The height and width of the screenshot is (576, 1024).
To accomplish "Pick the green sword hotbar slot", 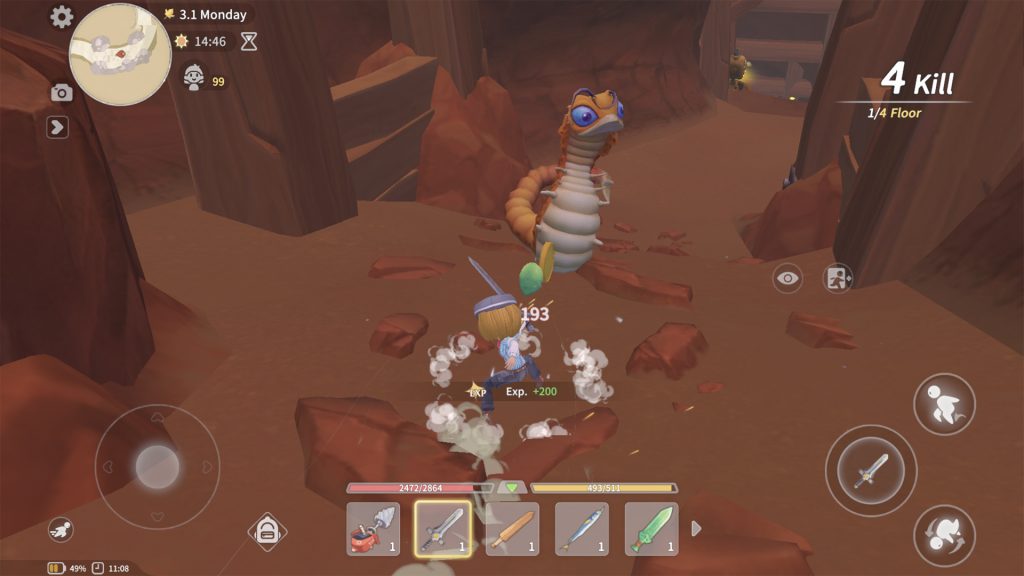I will (x=651, y=529).
